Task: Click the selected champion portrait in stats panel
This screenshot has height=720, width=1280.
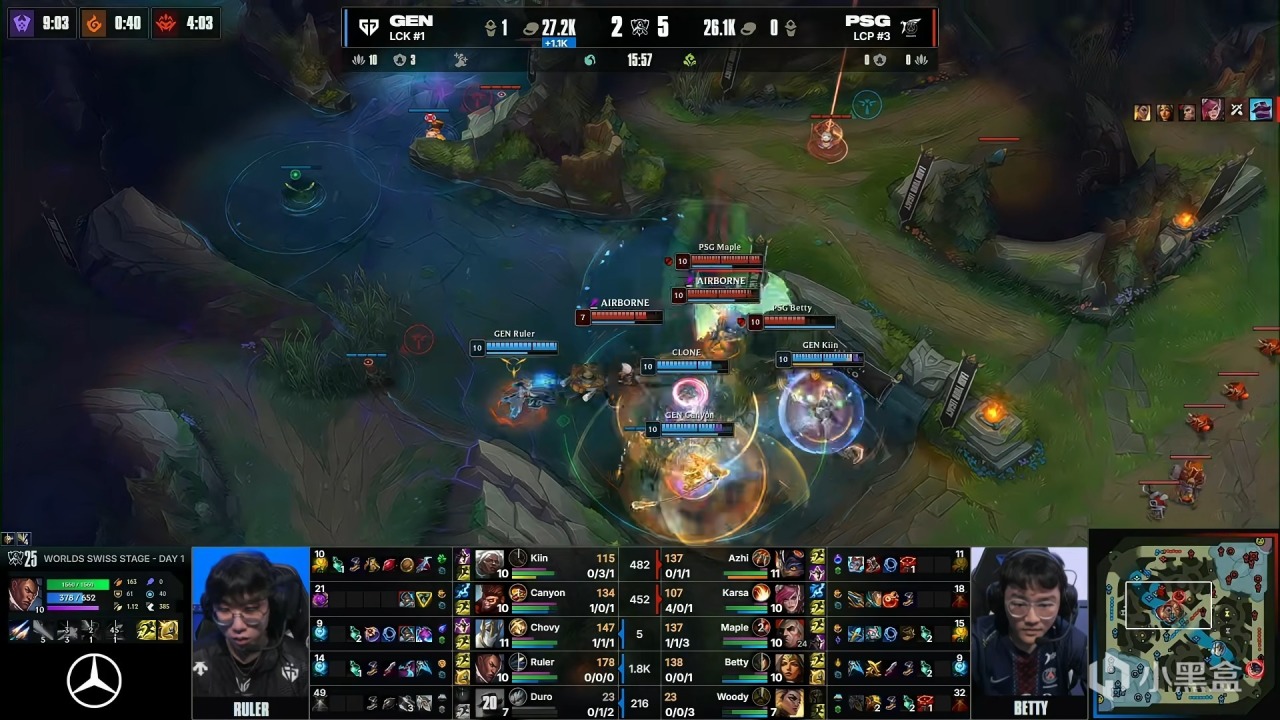Action: [24, 593]
